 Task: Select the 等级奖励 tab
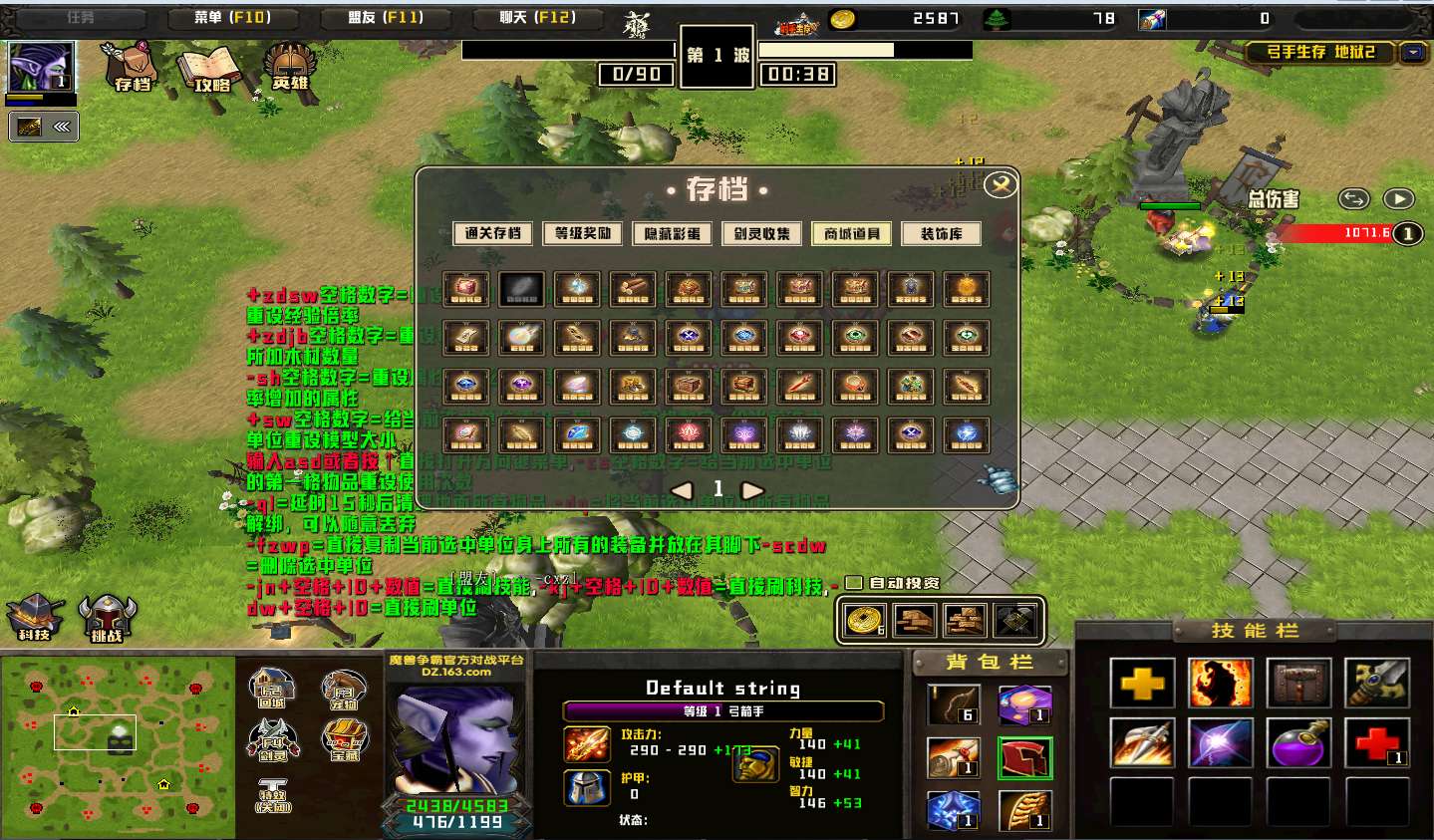583,233
